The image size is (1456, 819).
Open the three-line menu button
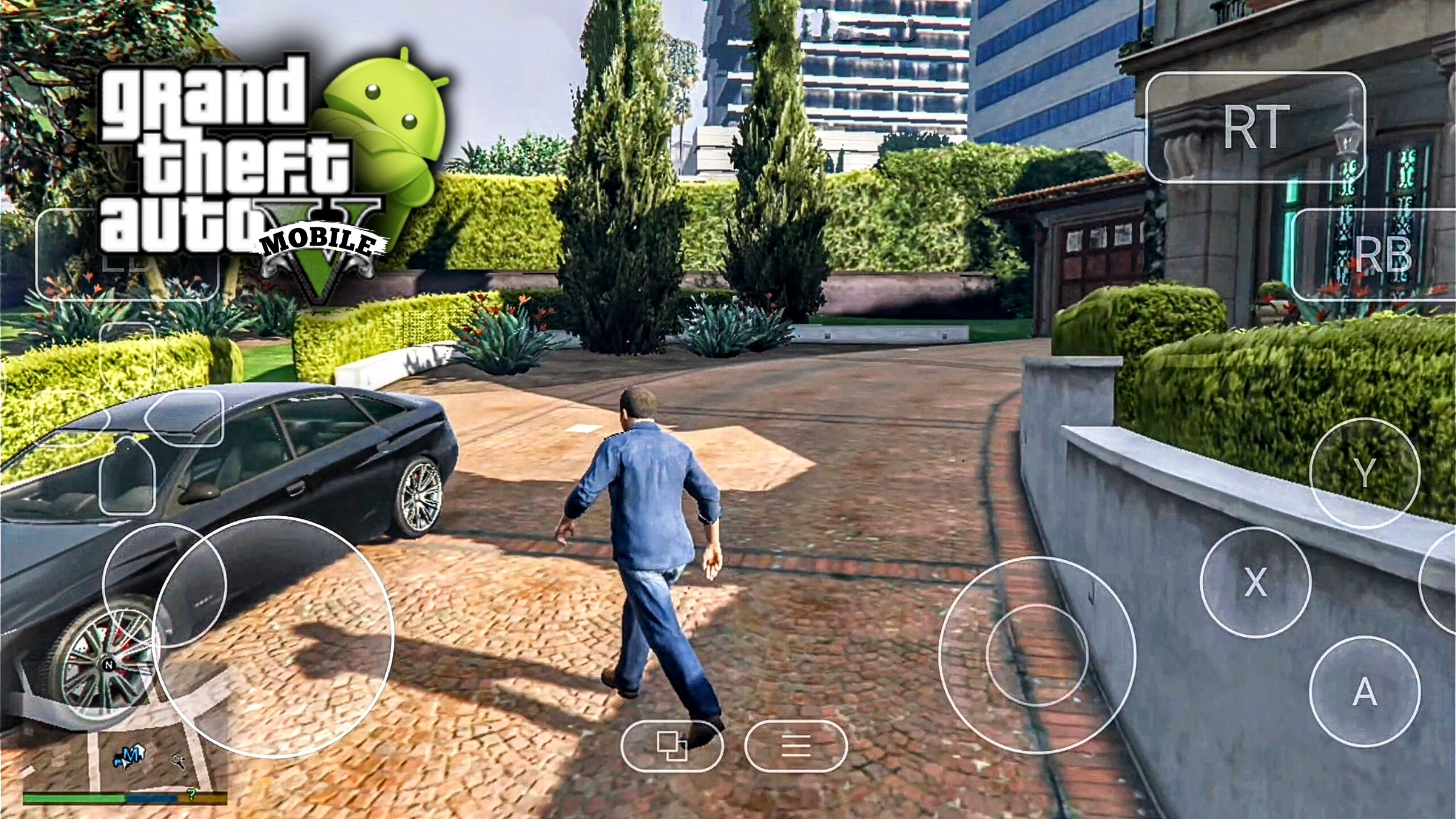[795, 746]
